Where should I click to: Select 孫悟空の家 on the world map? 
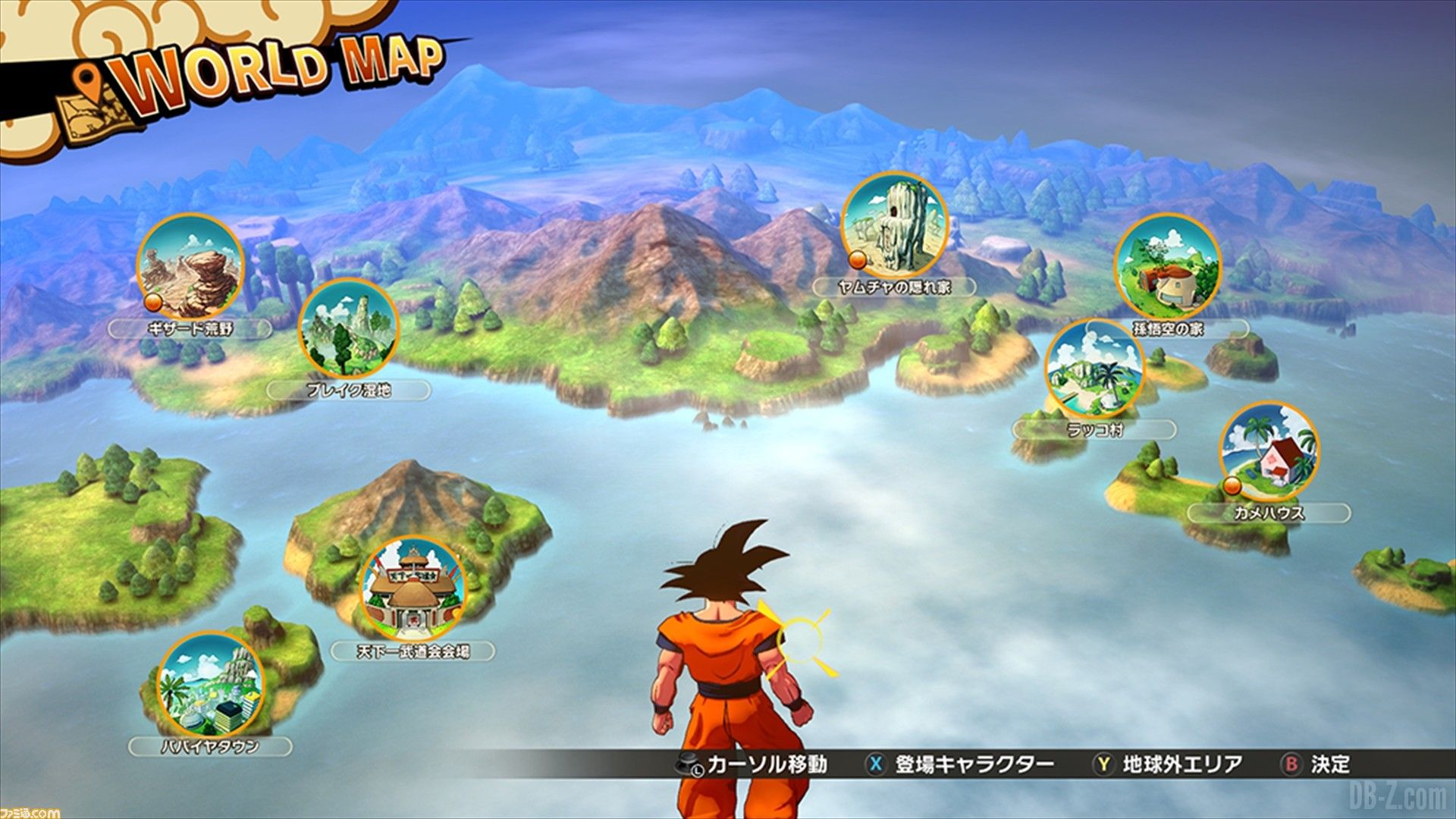[x=1168, y=267]
